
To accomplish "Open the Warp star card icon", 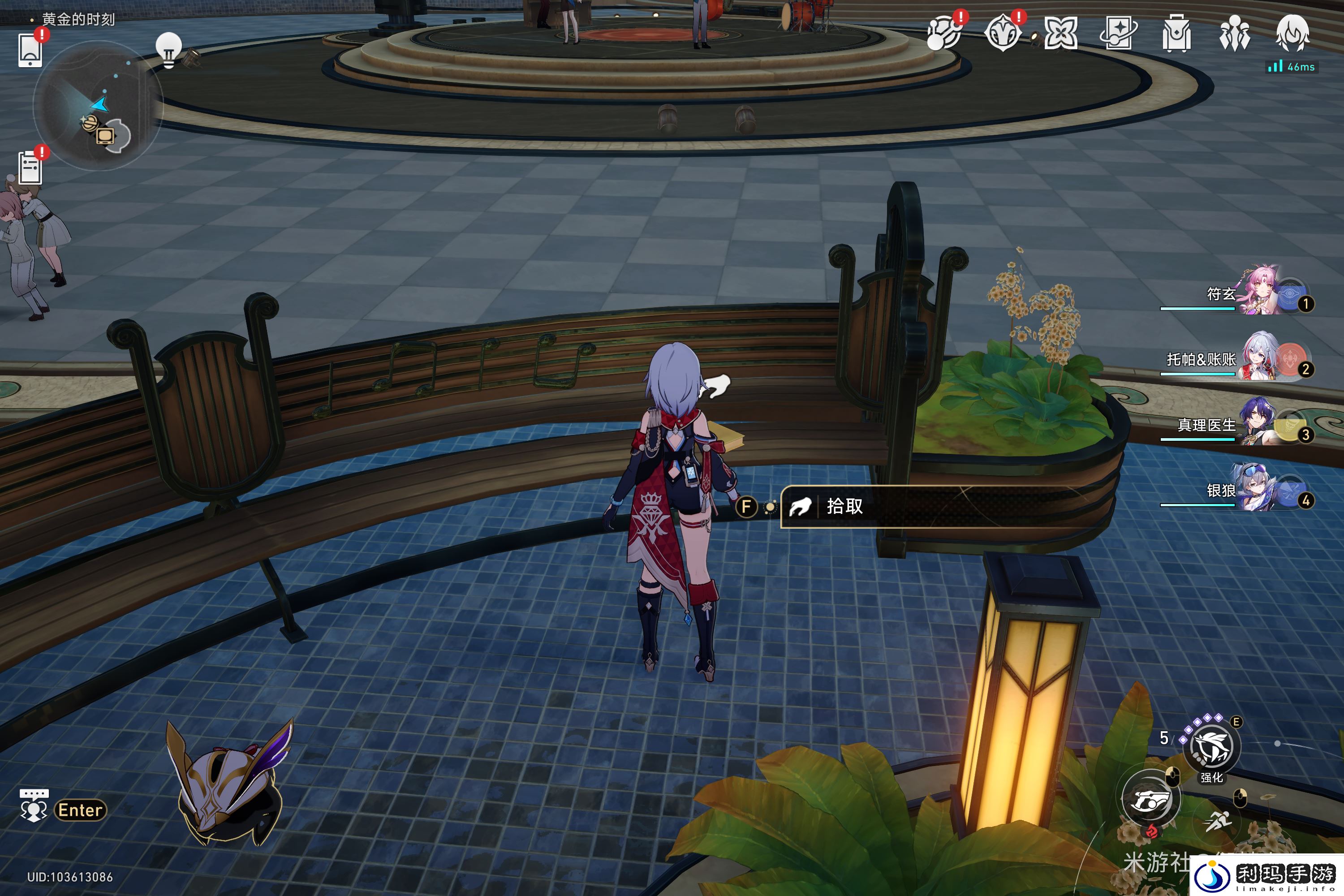I will click(1118, 33).
